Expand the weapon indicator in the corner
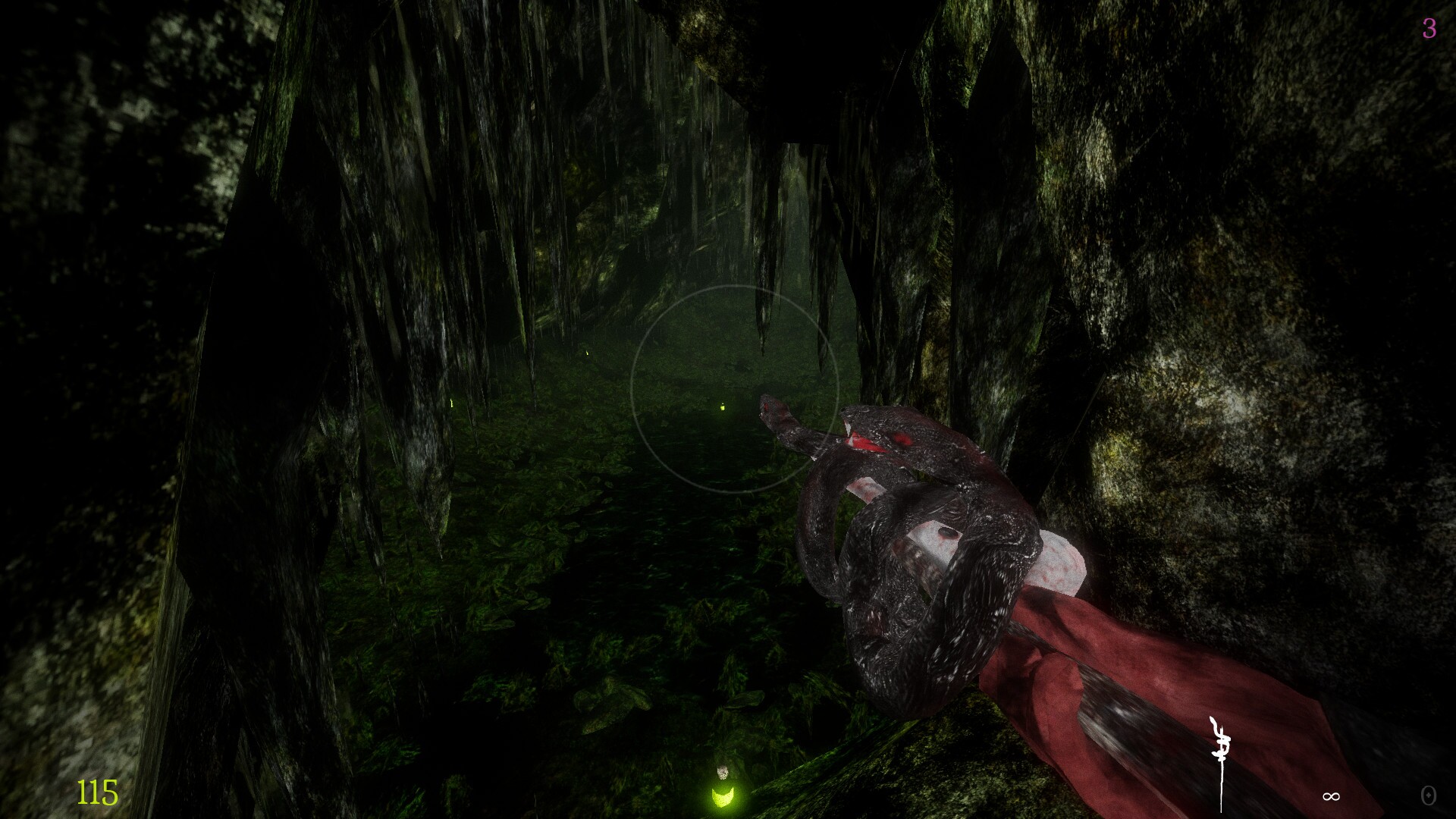The image size is (1456, 819). tap(1222, 758)
